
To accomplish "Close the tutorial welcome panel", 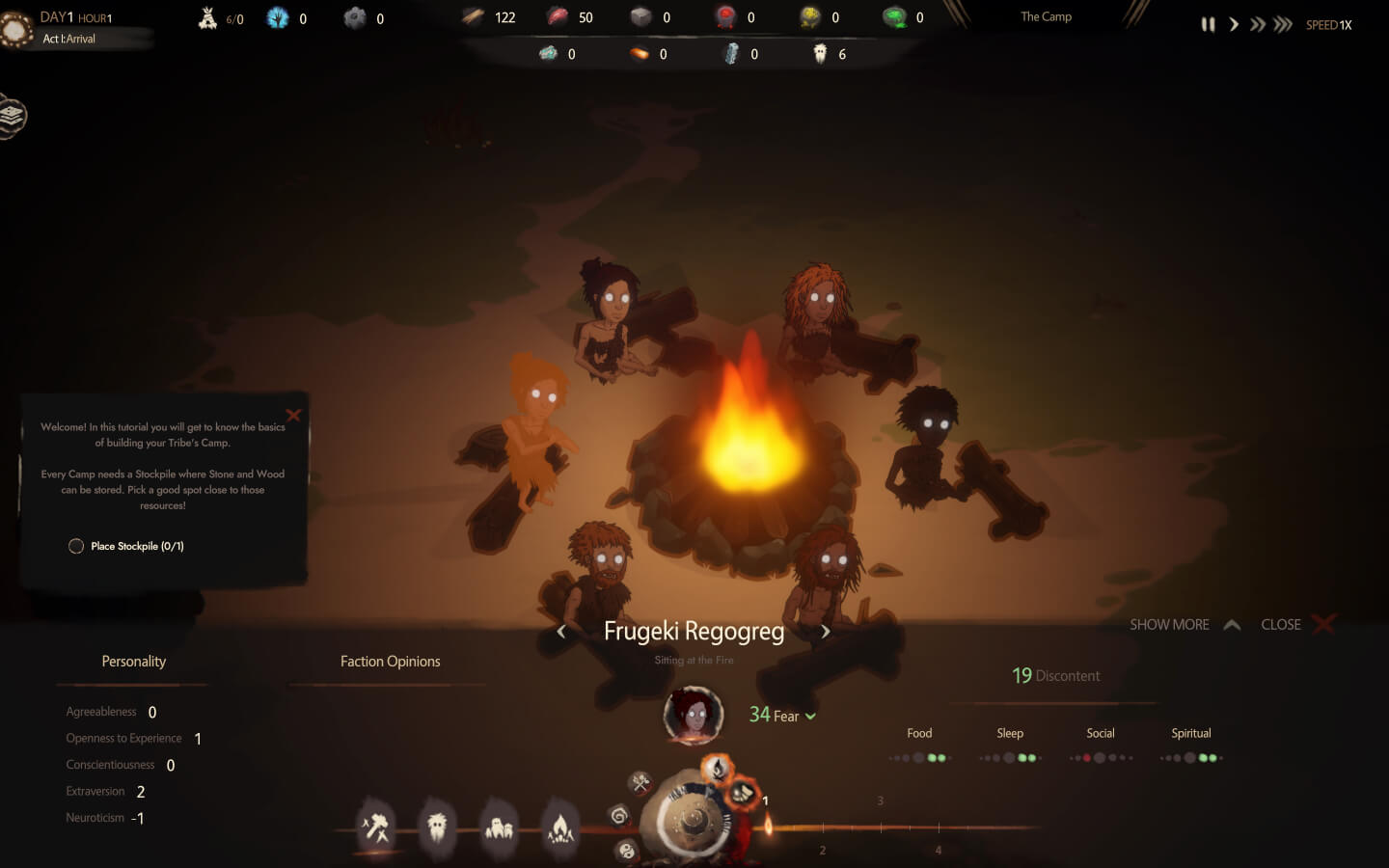I will [x=293, y=415].
